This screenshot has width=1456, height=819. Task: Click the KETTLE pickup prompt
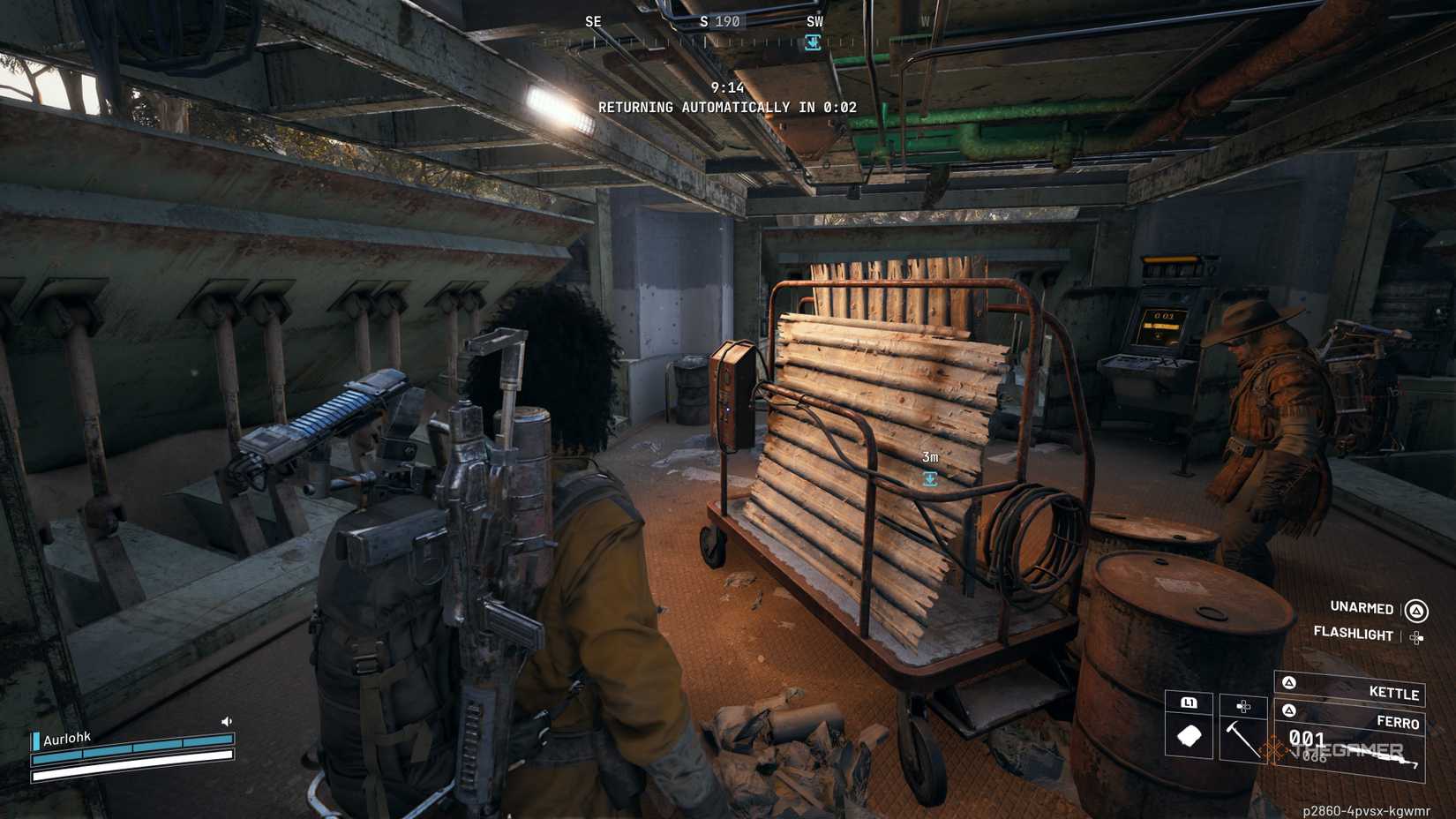tap(1394, 692)
